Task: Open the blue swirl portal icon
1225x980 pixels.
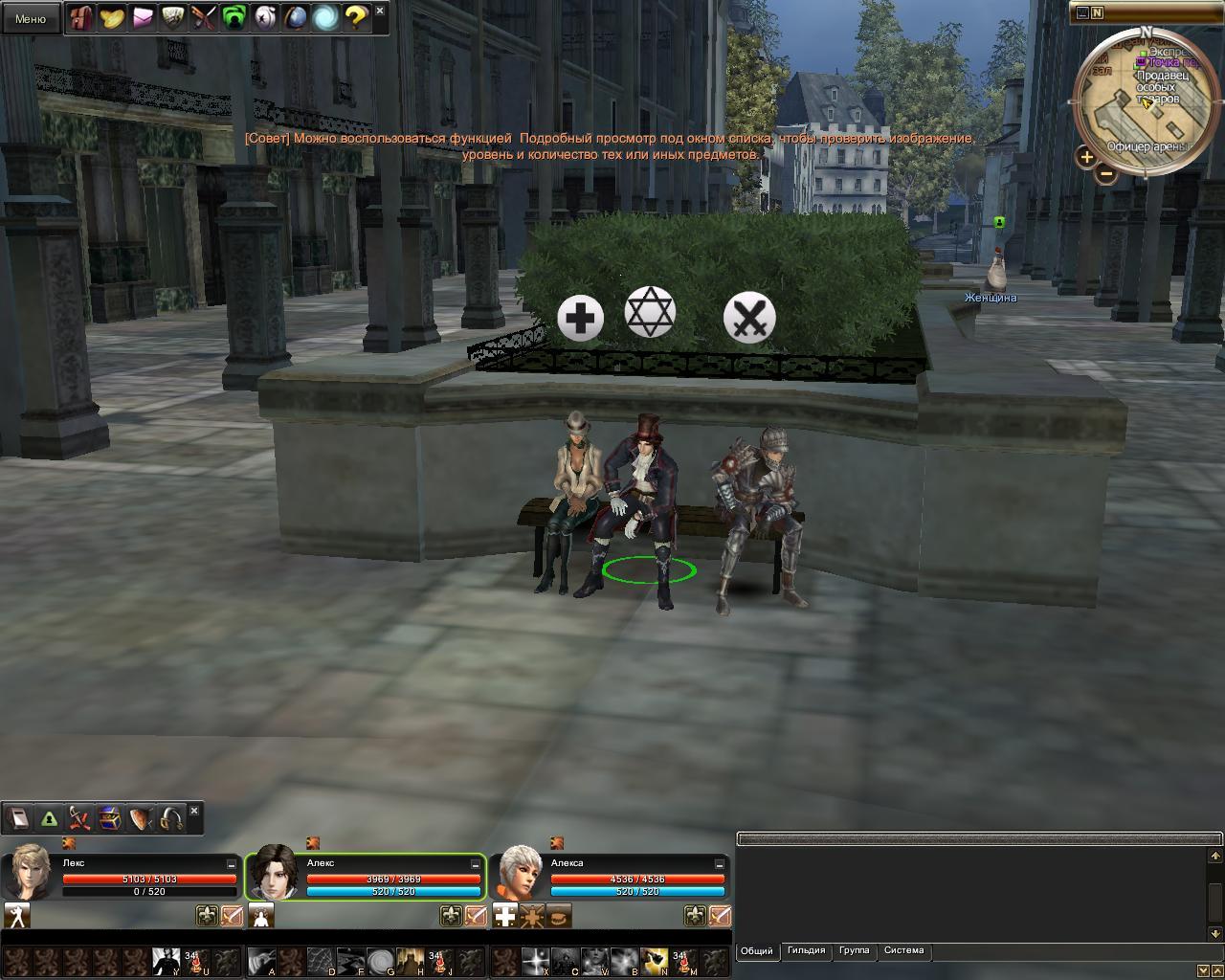Action: pyautogui.click(x=325, y=17)
